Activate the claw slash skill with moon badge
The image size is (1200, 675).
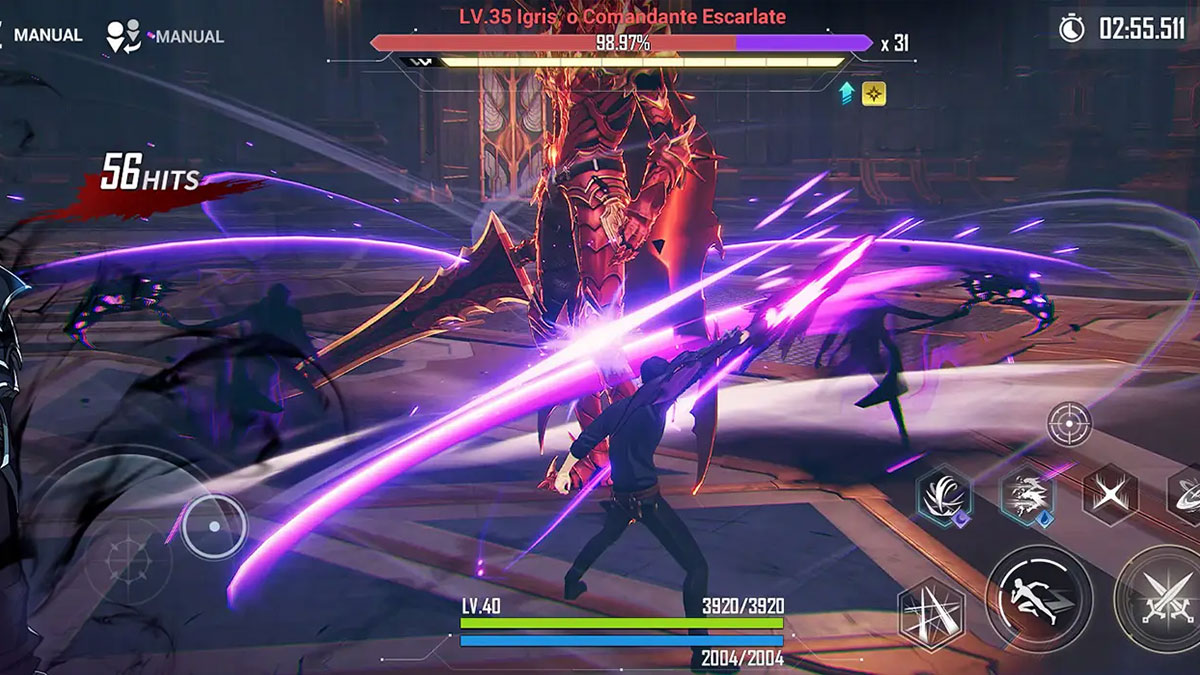pos(944,495)
